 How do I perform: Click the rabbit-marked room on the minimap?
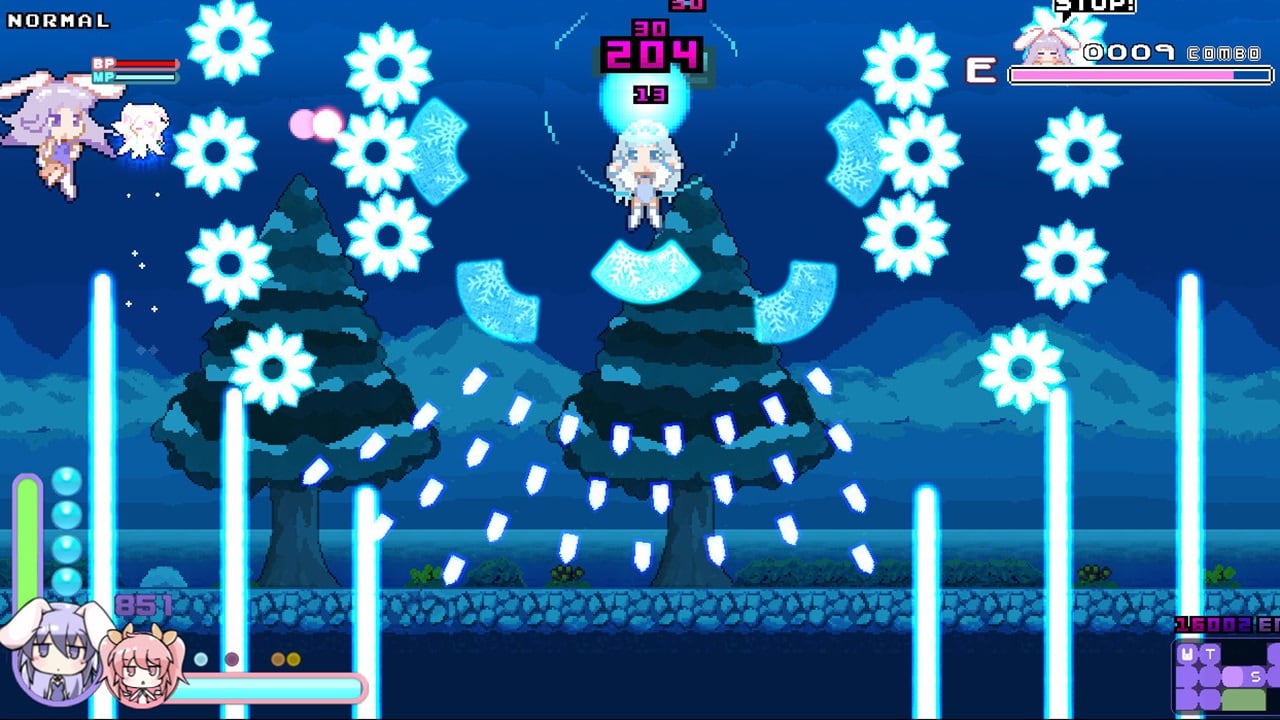tap(1186, 653)
